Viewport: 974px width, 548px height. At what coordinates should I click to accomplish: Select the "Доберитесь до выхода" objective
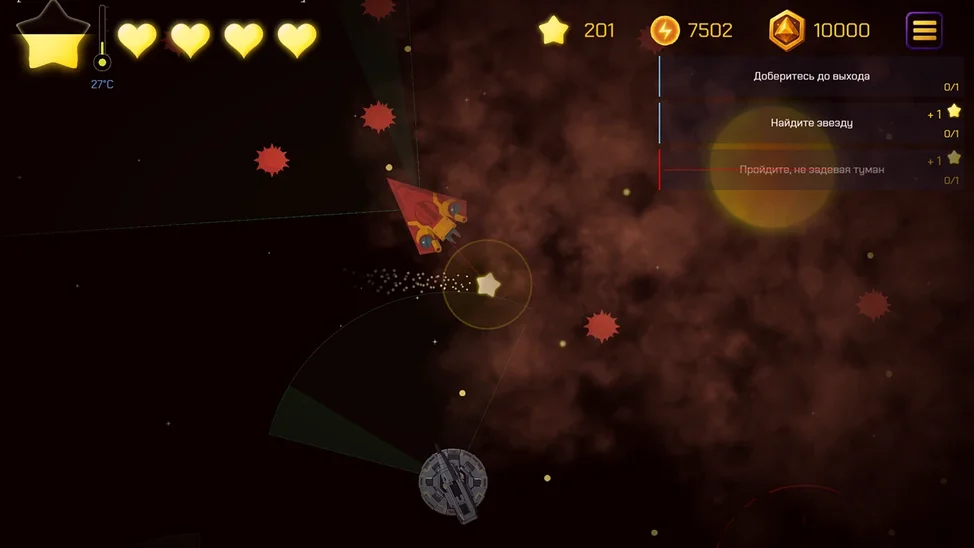tap(811, 76)
